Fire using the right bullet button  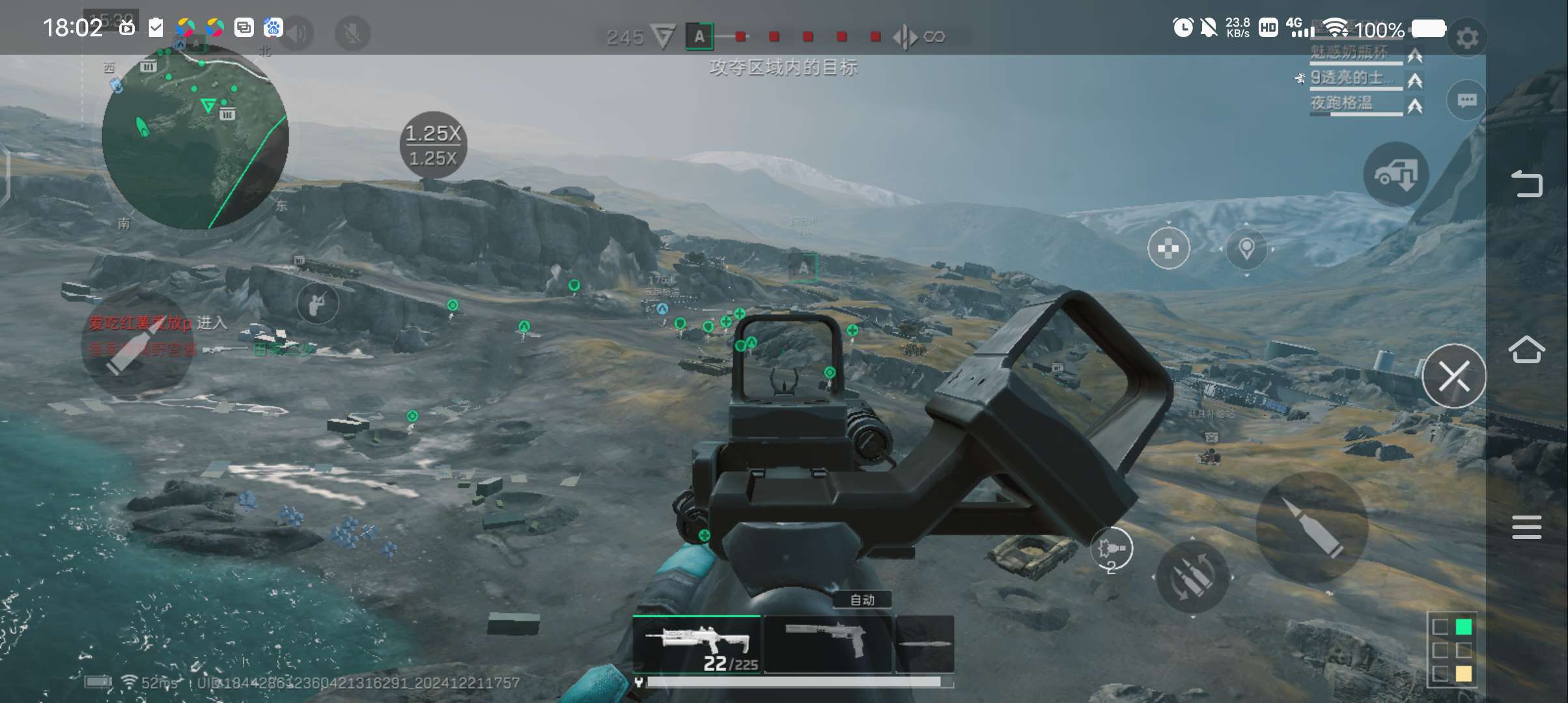[x=1311, y=527]
